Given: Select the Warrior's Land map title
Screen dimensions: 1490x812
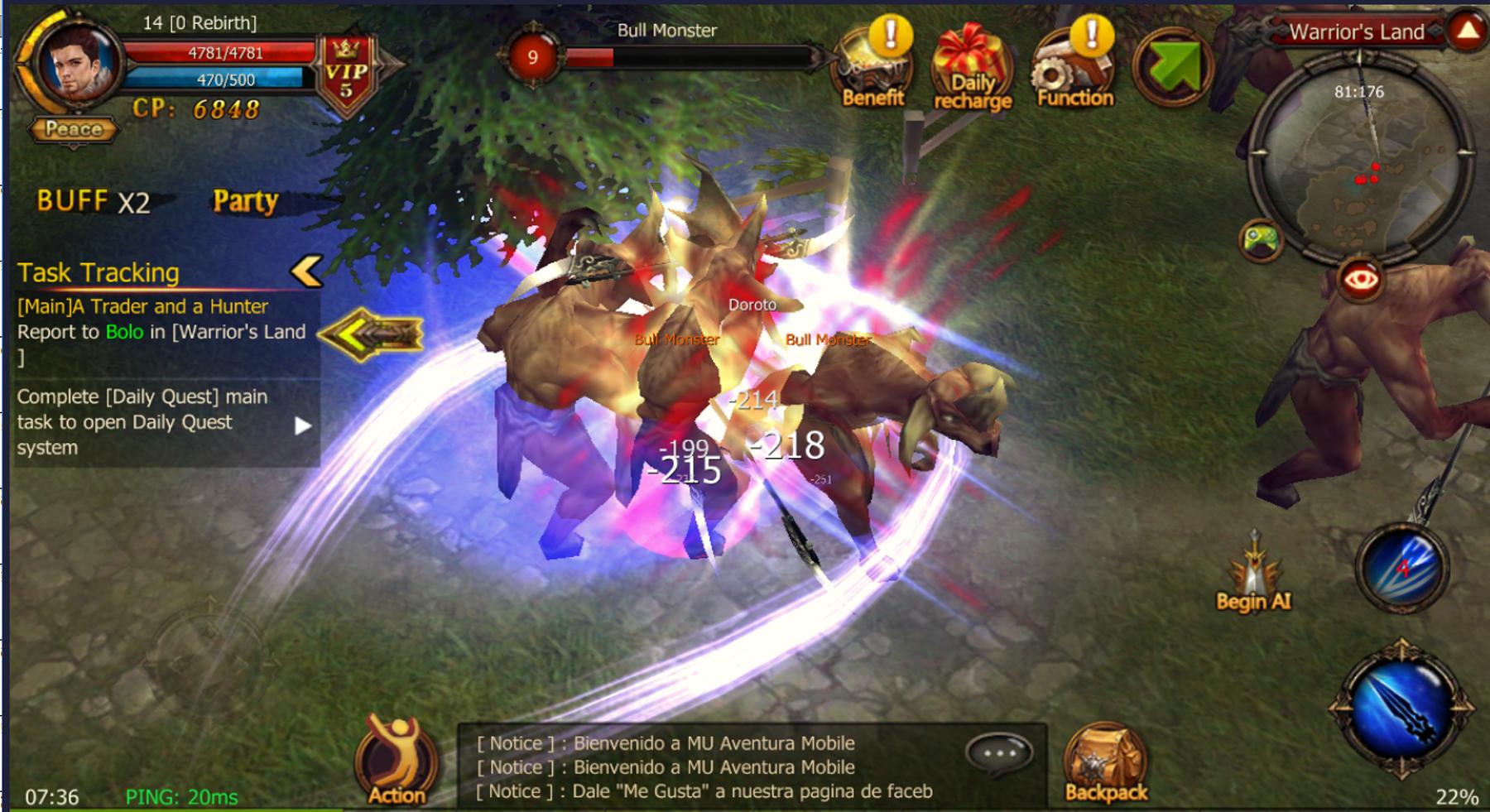Looking at the screenshot, I should click(1358, 33).
